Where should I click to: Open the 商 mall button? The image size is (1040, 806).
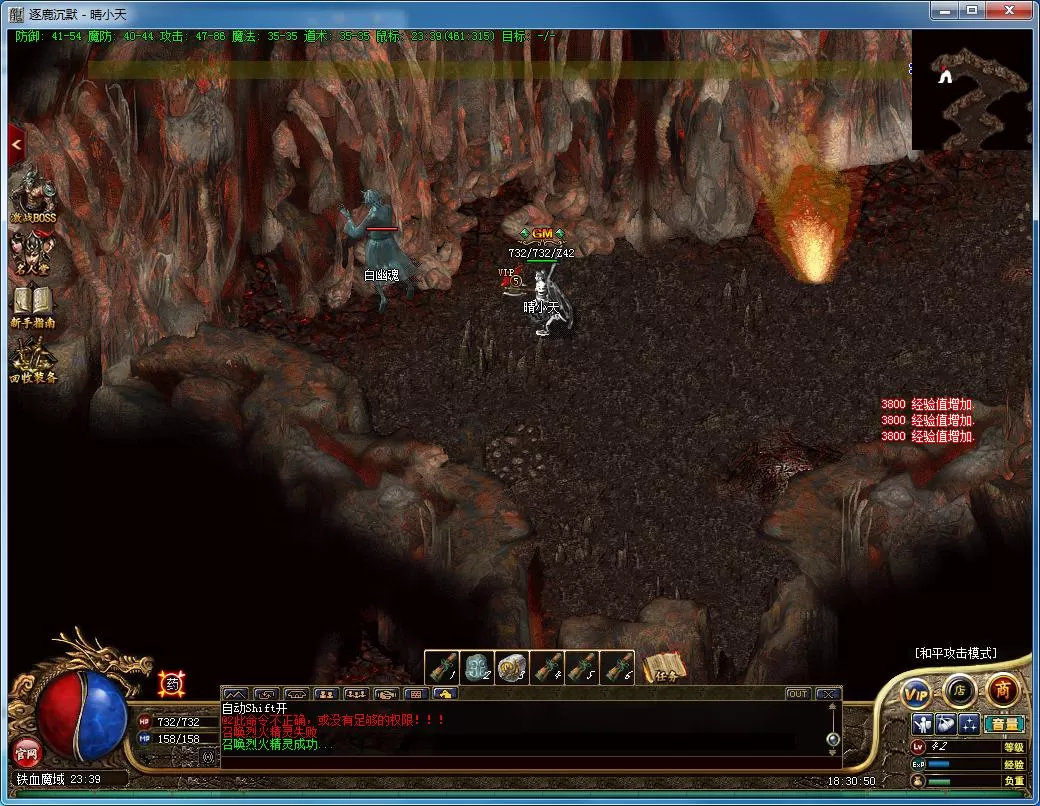1002,689
